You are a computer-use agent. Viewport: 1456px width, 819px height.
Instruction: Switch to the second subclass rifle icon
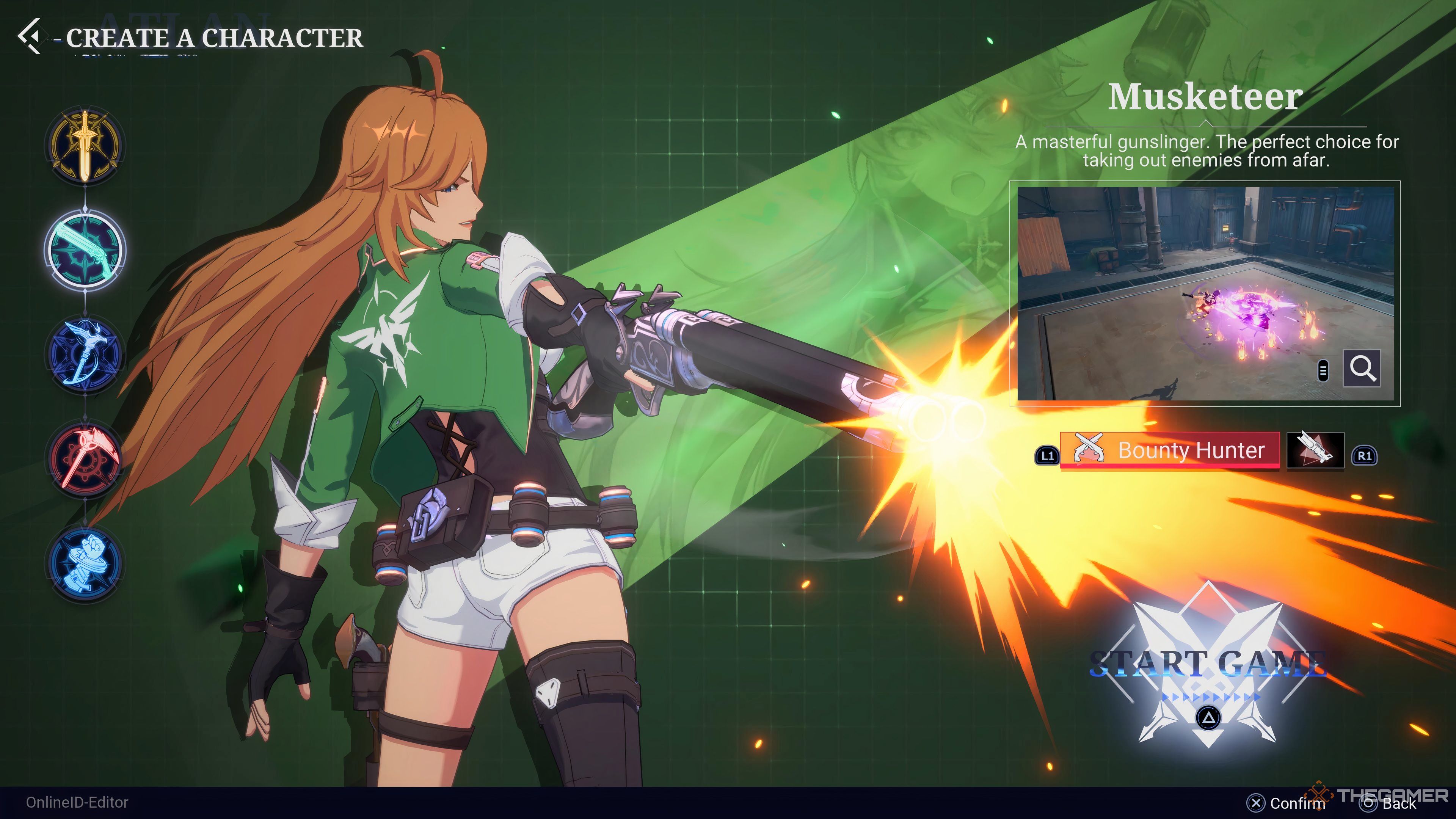[1315, 450]
